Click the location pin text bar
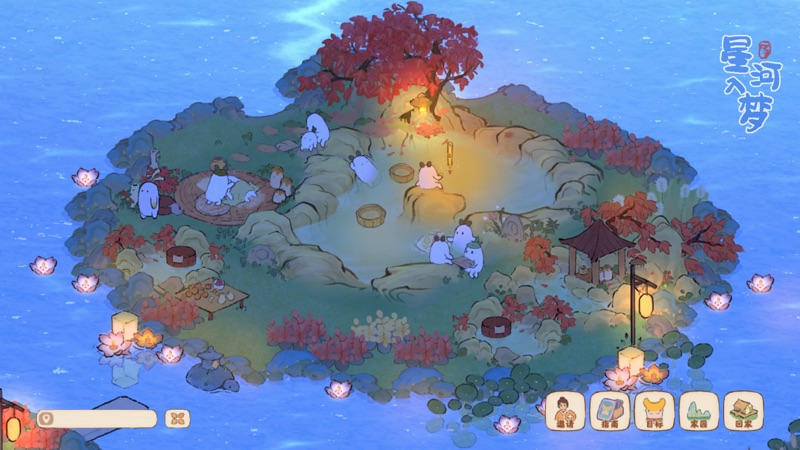 (x=96, y=419)
